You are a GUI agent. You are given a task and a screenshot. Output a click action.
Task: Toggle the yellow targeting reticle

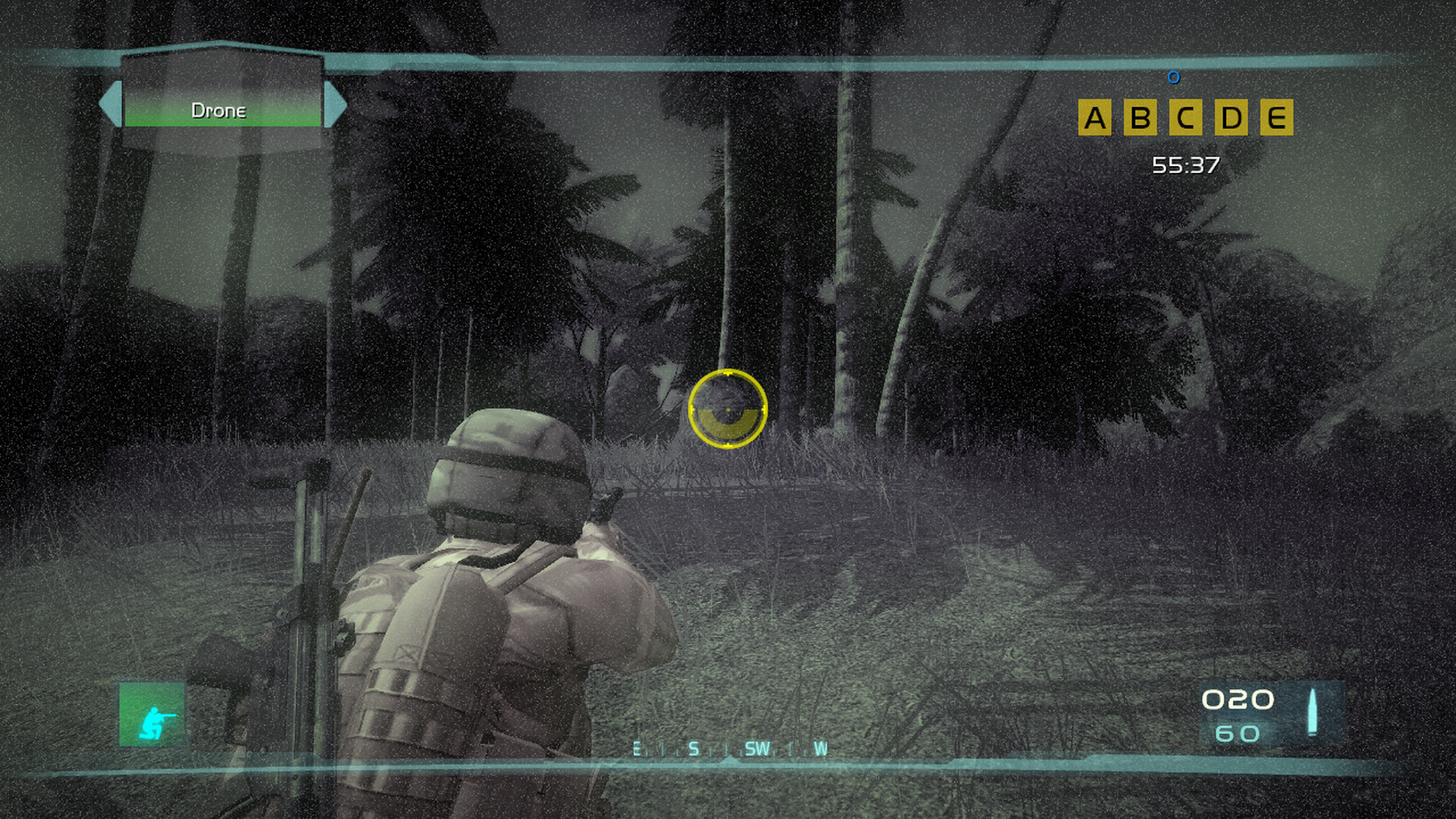729,409
